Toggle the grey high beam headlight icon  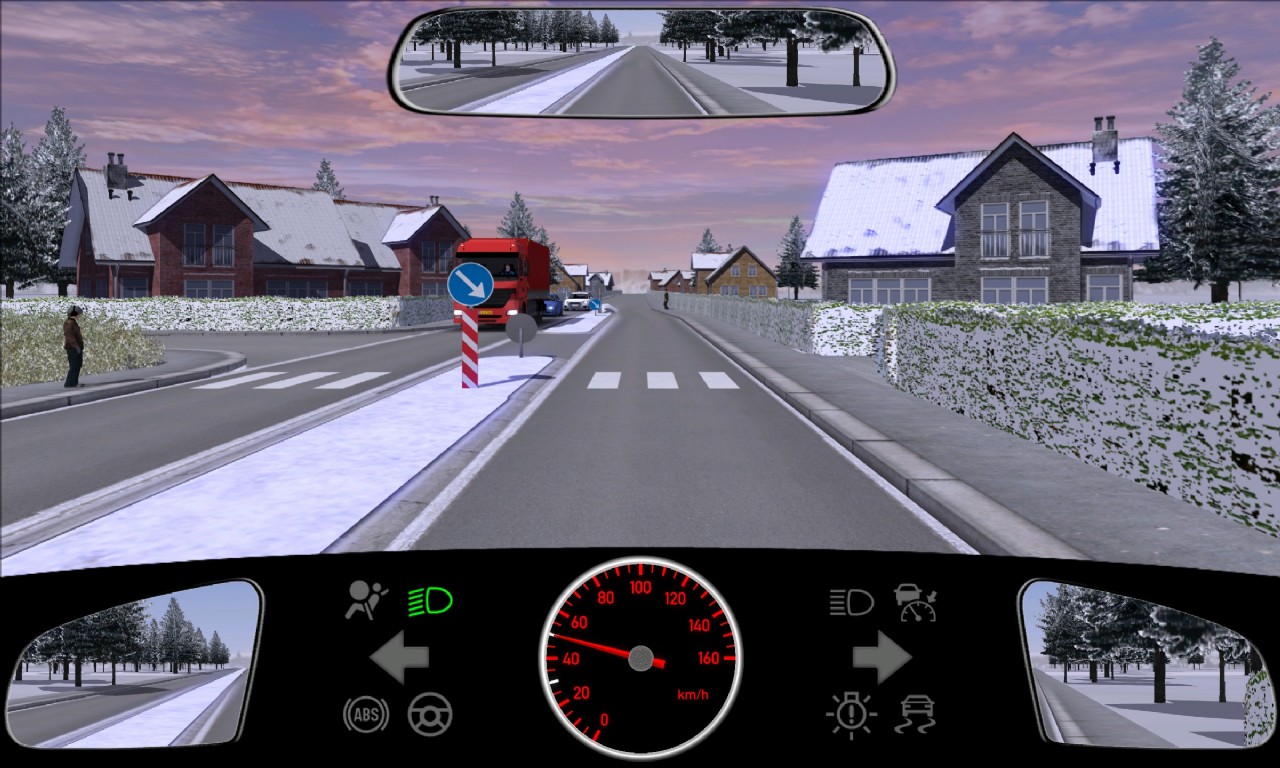click(851, 602)
